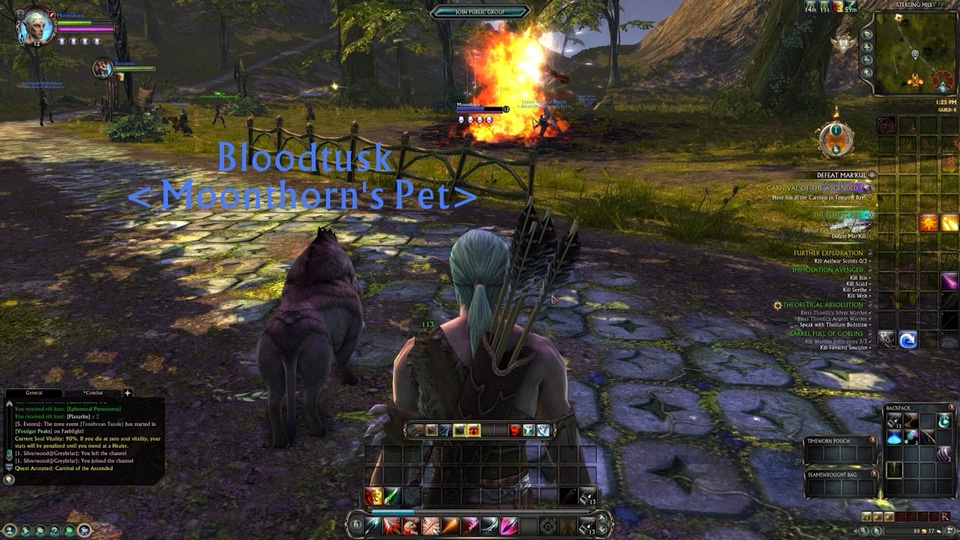Select the Barrel Full of Goblins quest
960x540 pixels.
point(829,331)
